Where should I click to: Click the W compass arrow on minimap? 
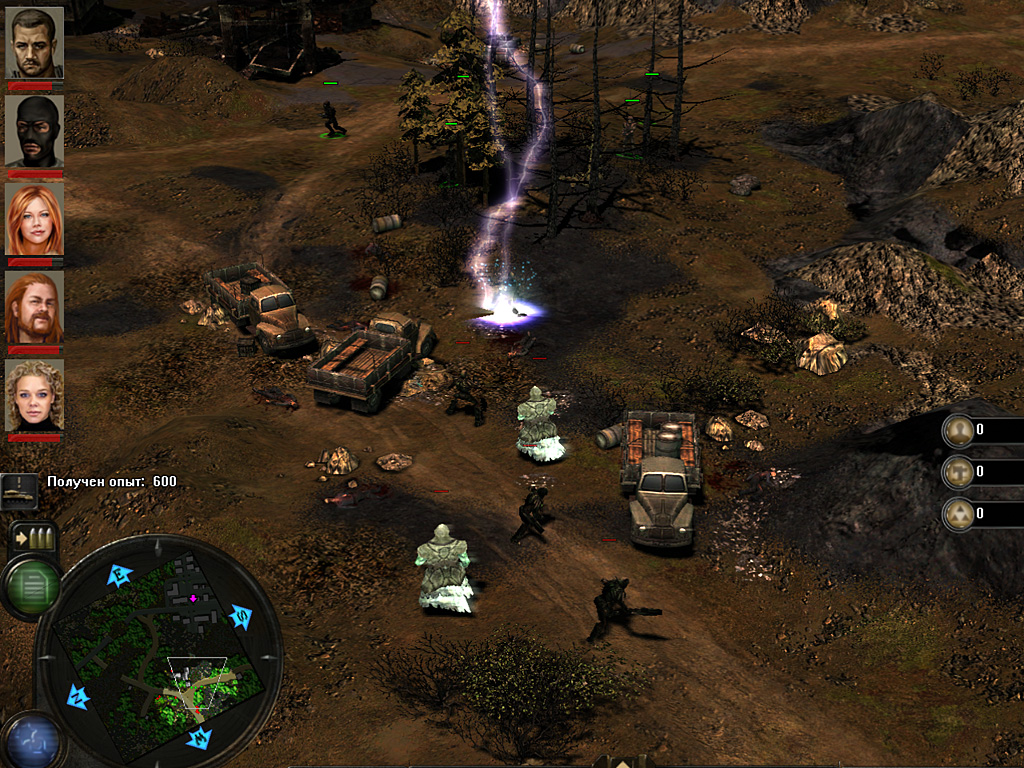pyautogui.click(x=199, y=739)
